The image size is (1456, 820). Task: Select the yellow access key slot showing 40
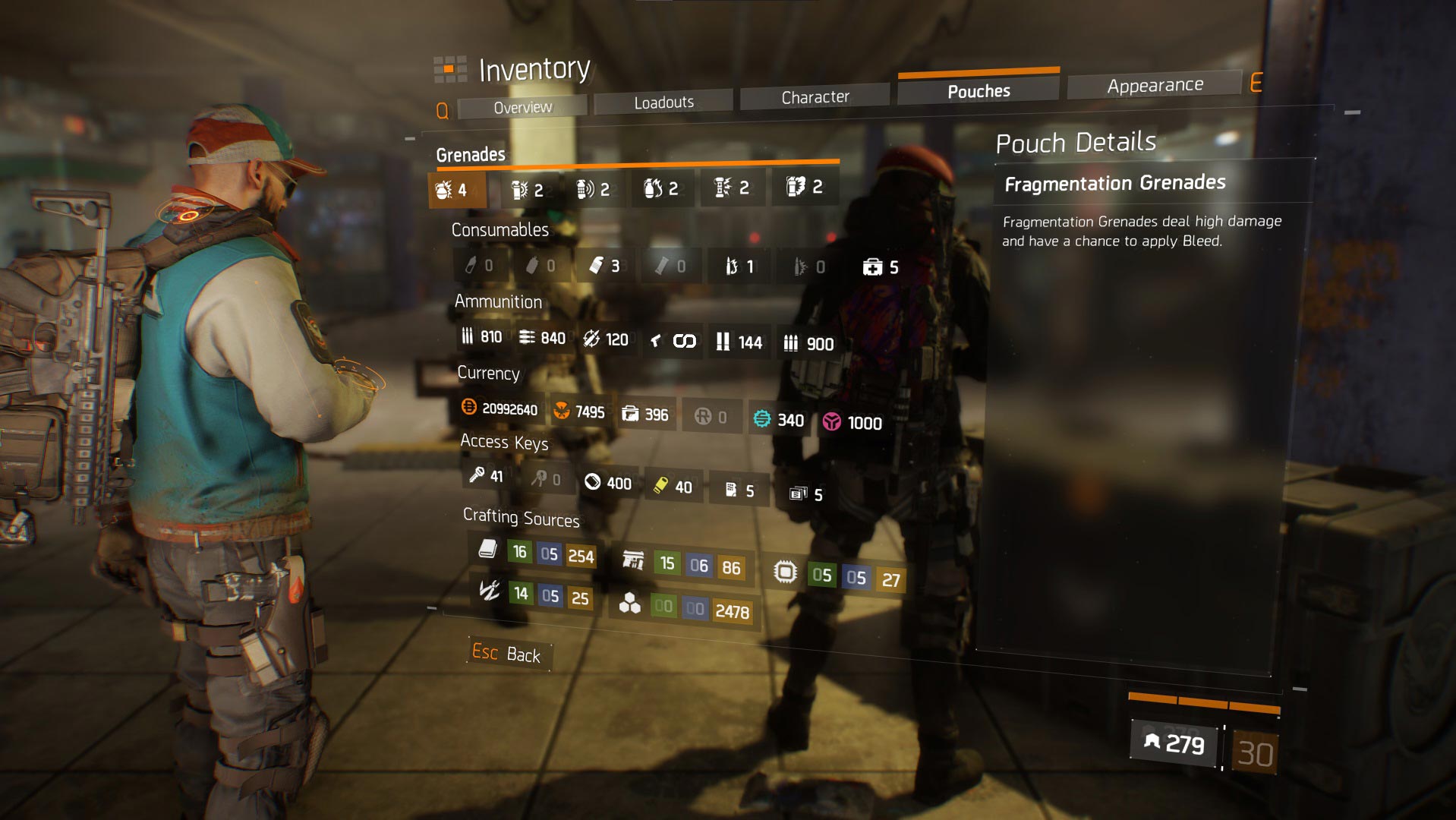click(673, 487)
